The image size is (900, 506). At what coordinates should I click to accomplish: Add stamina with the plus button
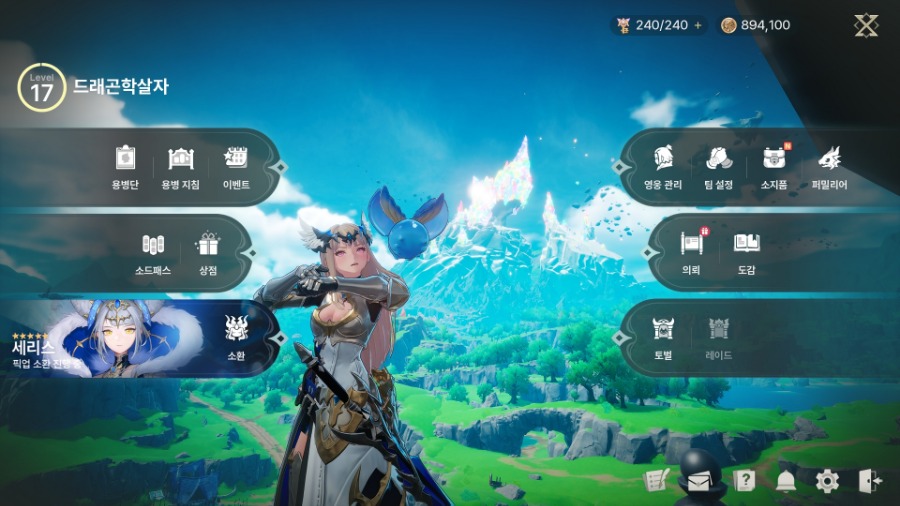coord(698,25)
